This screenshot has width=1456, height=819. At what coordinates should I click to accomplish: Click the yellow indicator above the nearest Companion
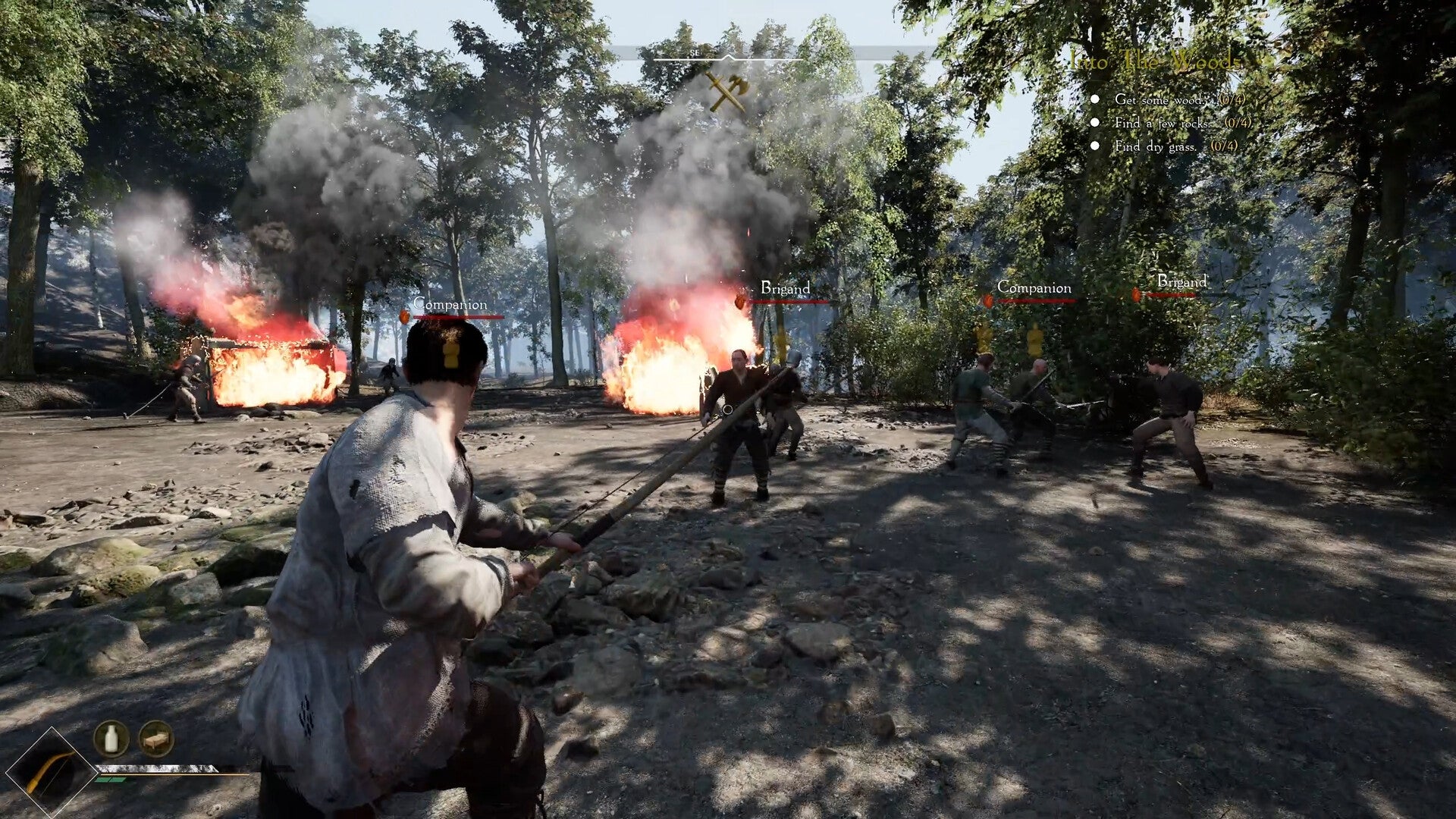point(450,350)
